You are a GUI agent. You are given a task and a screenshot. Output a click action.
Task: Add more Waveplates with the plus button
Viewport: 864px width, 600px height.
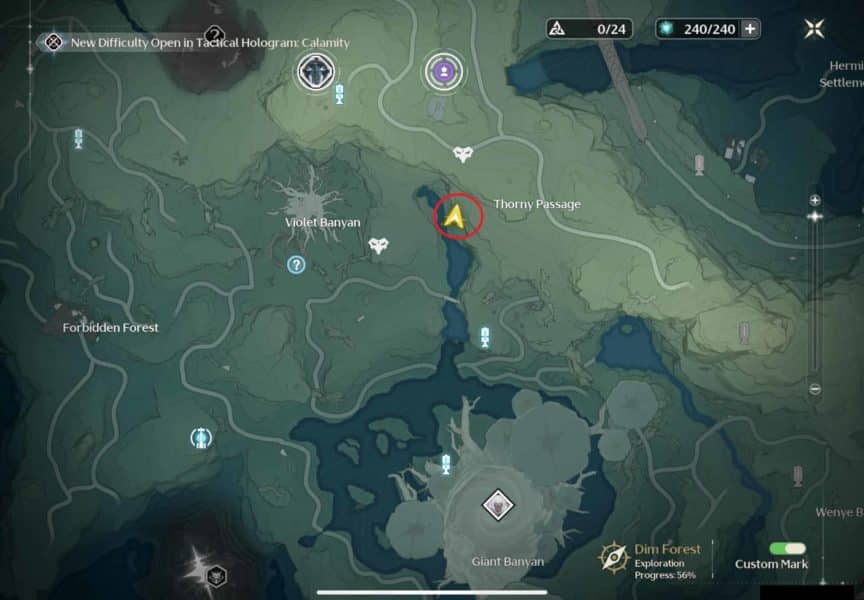(750, 29)
